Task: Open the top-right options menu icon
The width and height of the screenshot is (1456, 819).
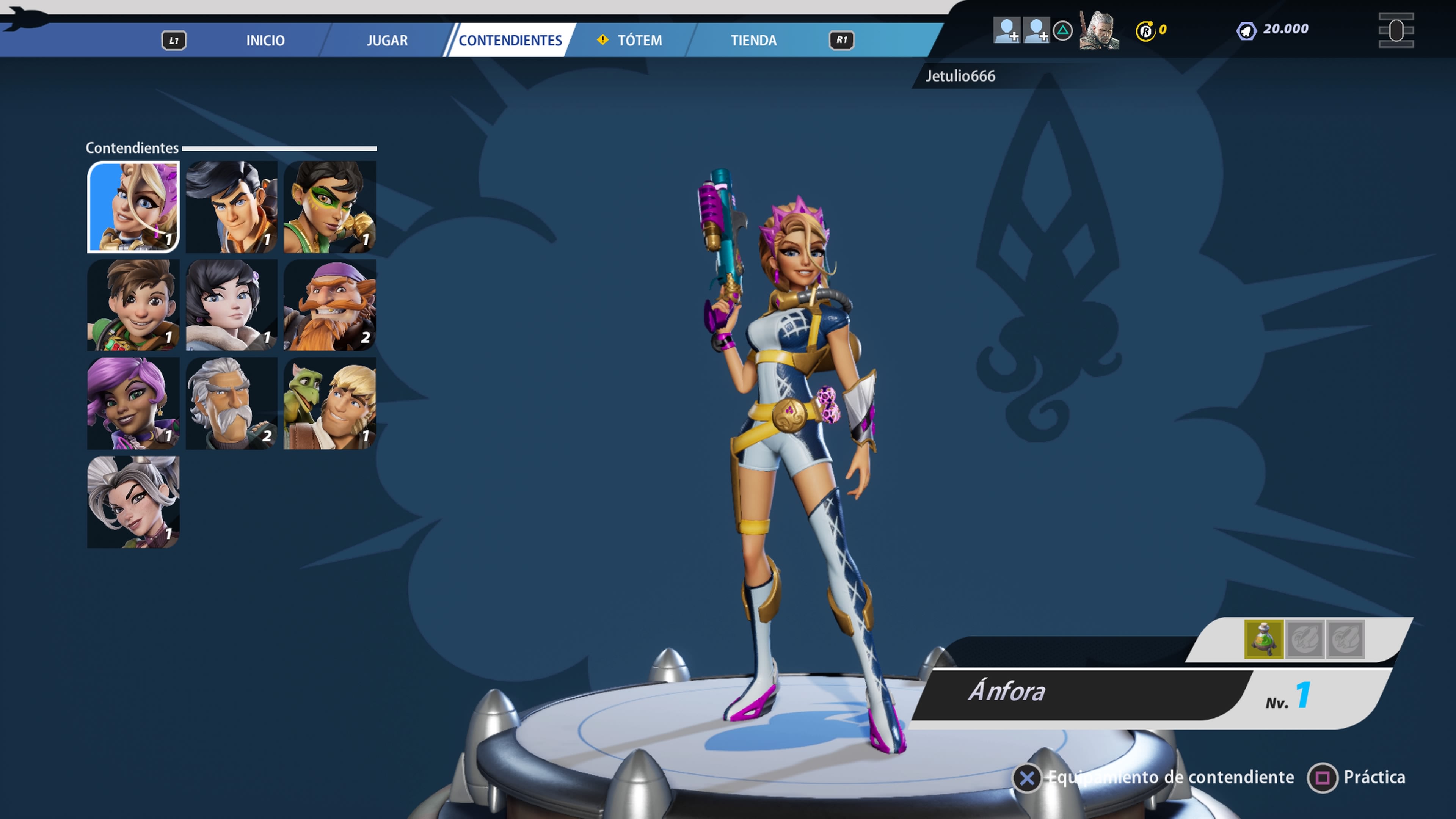Action: pyautogui.click(x=1396, y=30)
